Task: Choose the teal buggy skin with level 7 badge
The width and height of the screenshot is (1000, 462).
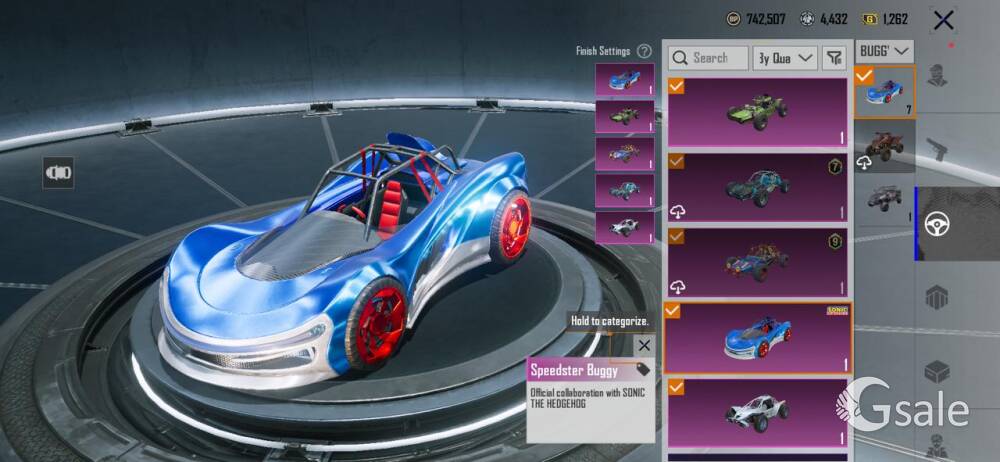Action: [757, 186]
